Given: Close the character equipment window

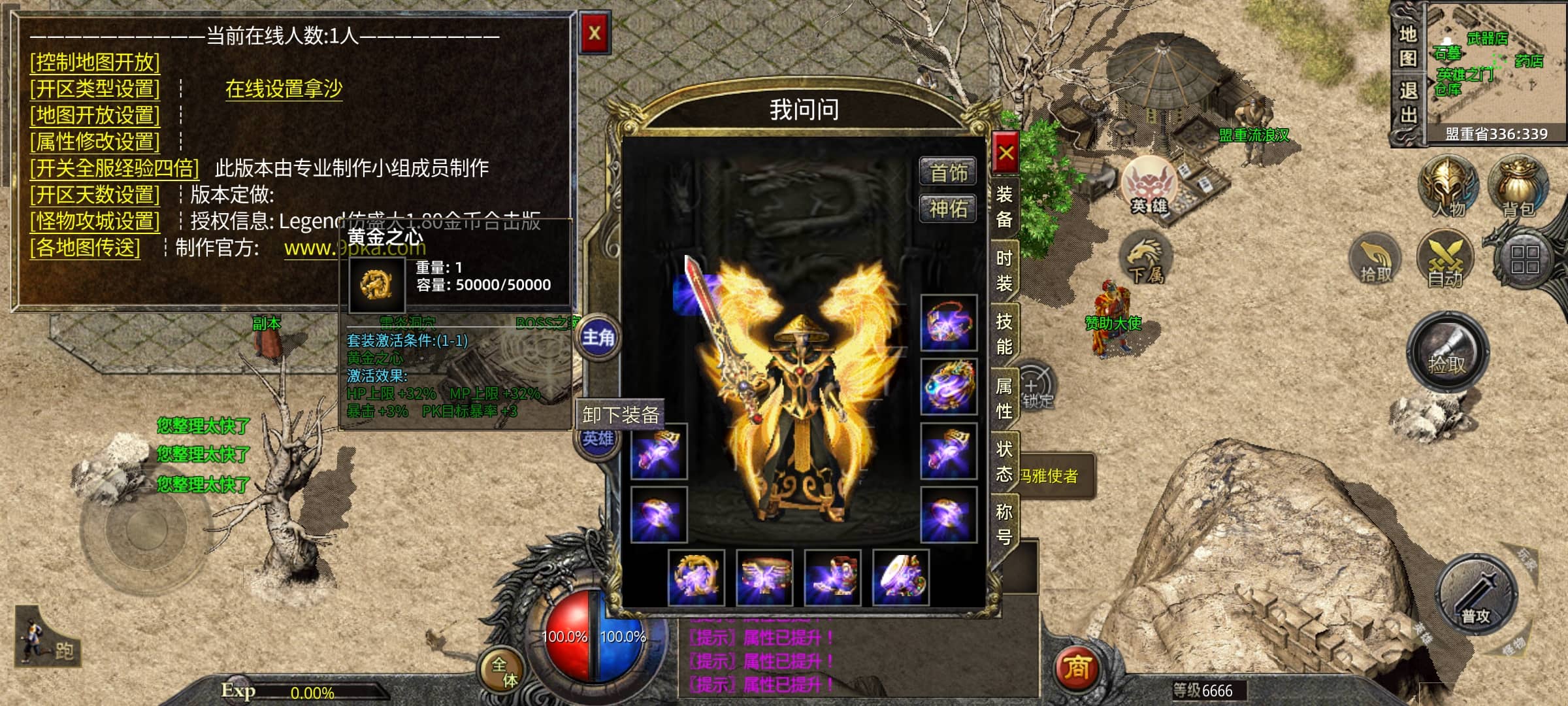Looking at the screenshot, I should point(1005,153).
